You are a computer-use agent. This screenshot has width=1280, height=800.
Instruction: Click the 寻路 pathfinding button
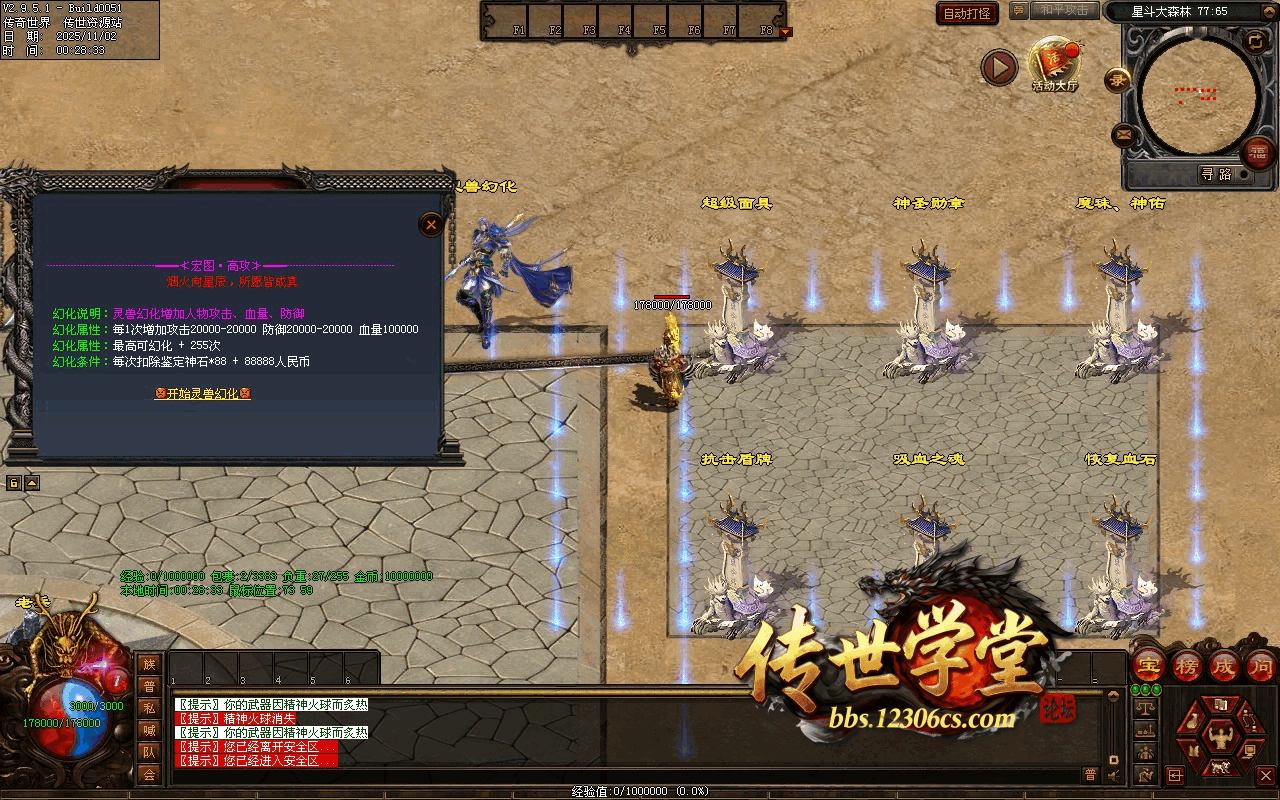coord(1217,174)
